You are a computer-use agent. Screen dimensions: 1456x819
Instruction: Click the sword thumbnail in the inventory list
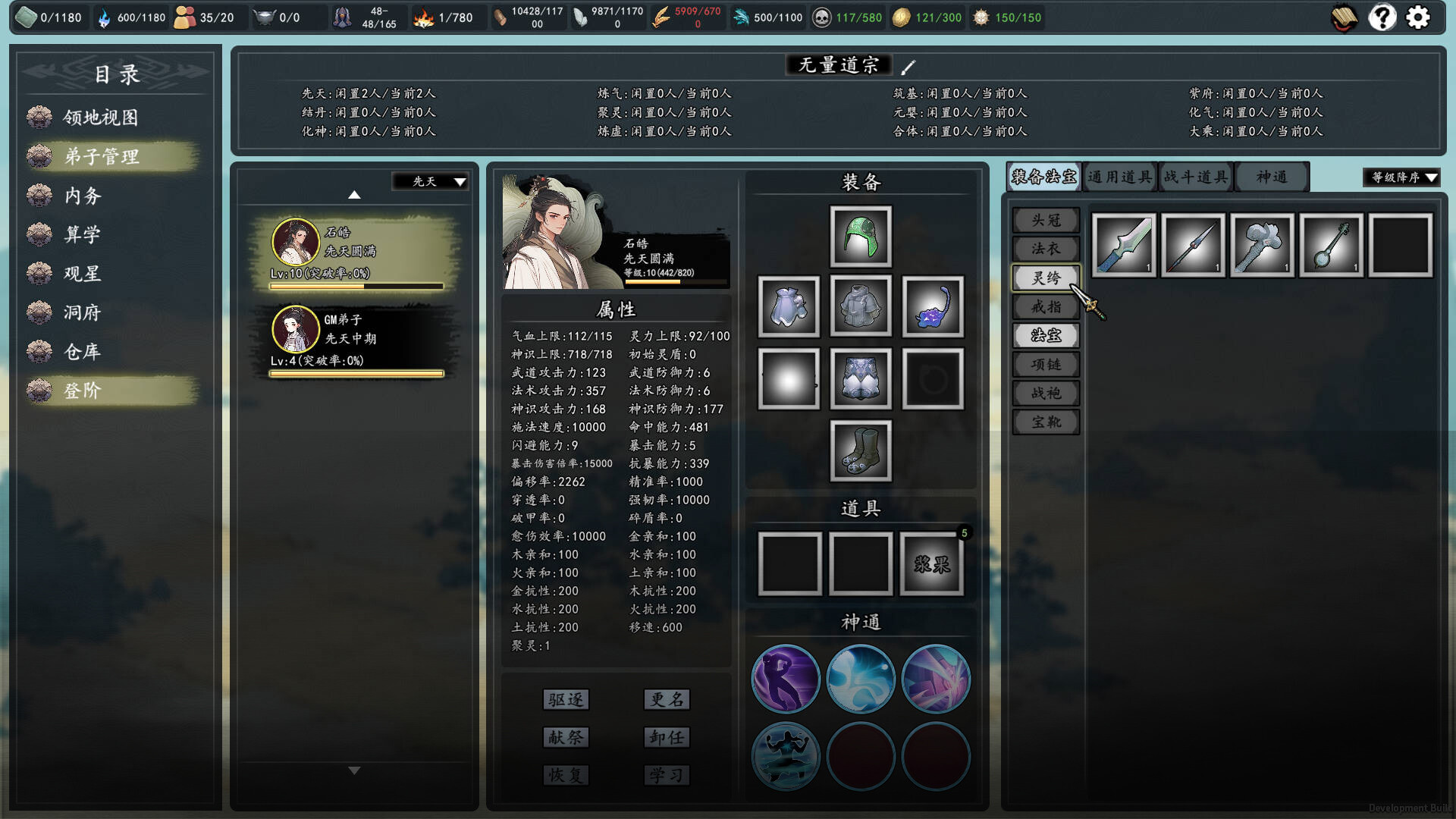(x=1123, y=245)
